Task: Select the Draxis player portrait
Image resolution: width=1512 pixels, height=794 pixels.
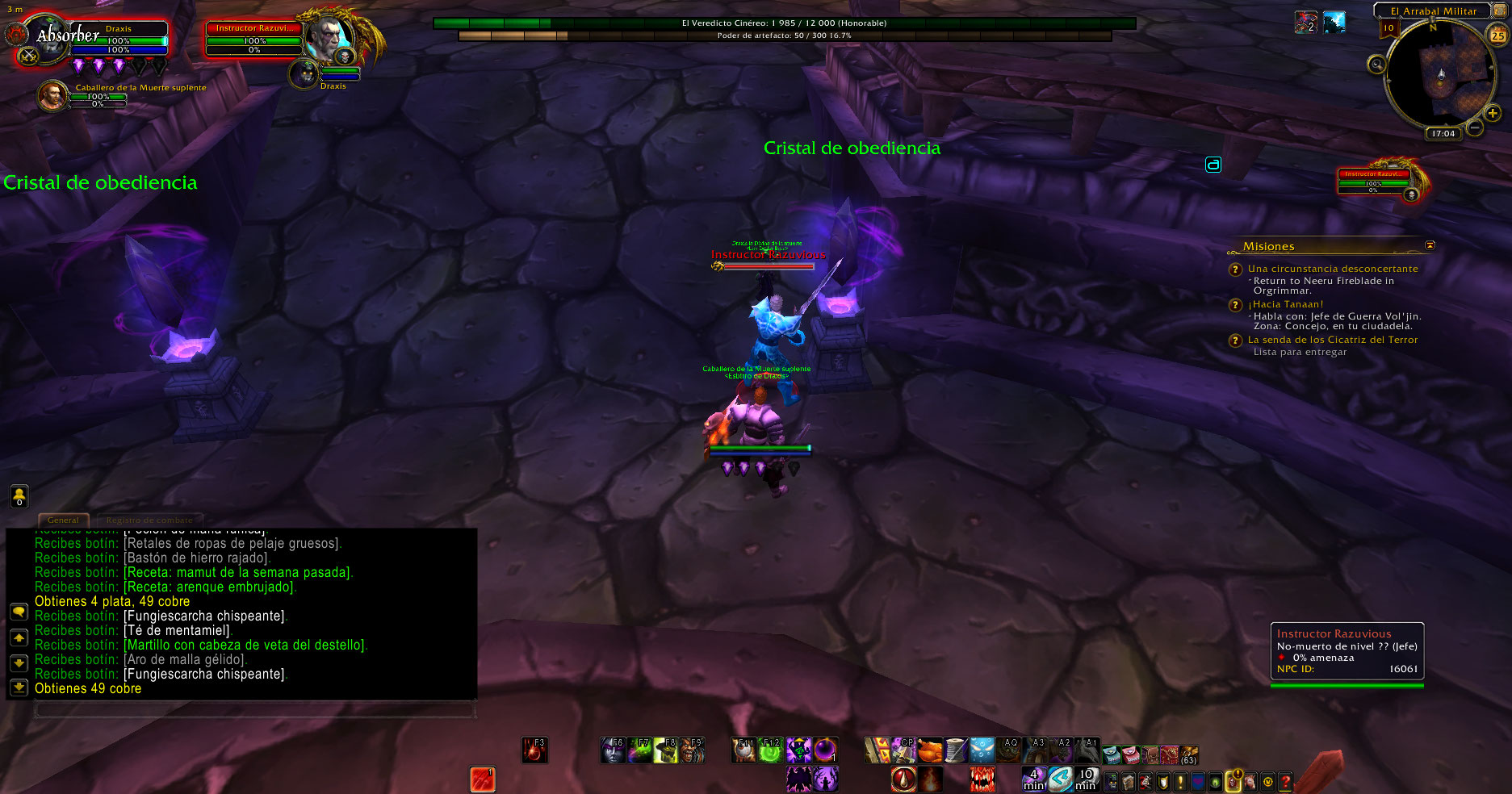Action: tap(51, 40)
